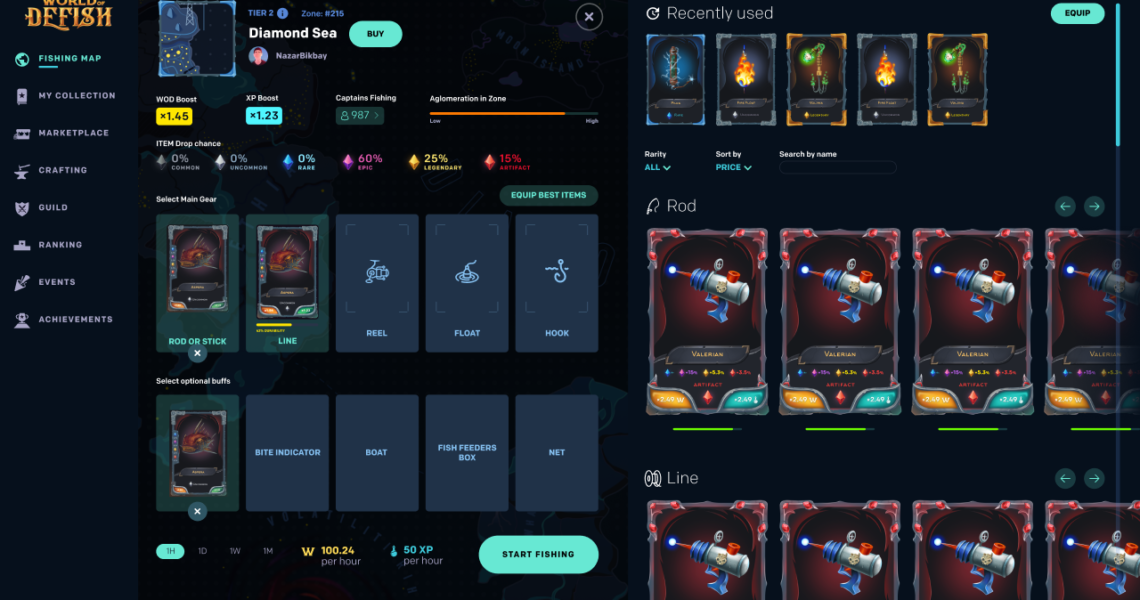
Task: Choose the Float gear slot
Action: tap(467, 283)
